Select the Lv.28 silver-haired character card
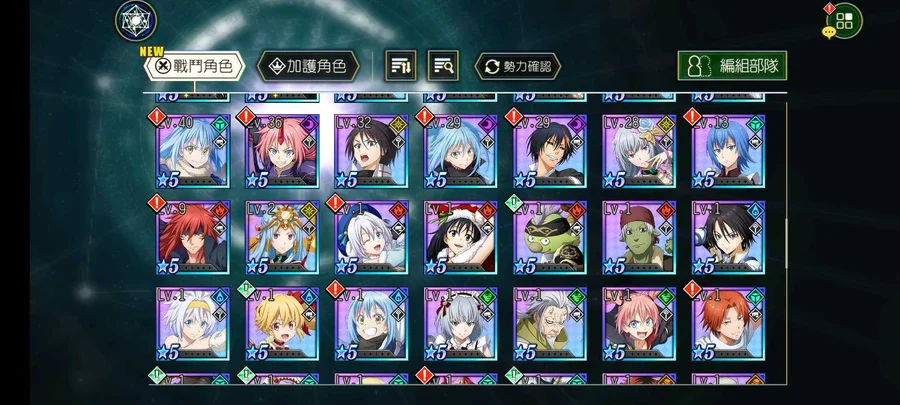The width and height of the screenshot is (900, 405). coord(639,151)
